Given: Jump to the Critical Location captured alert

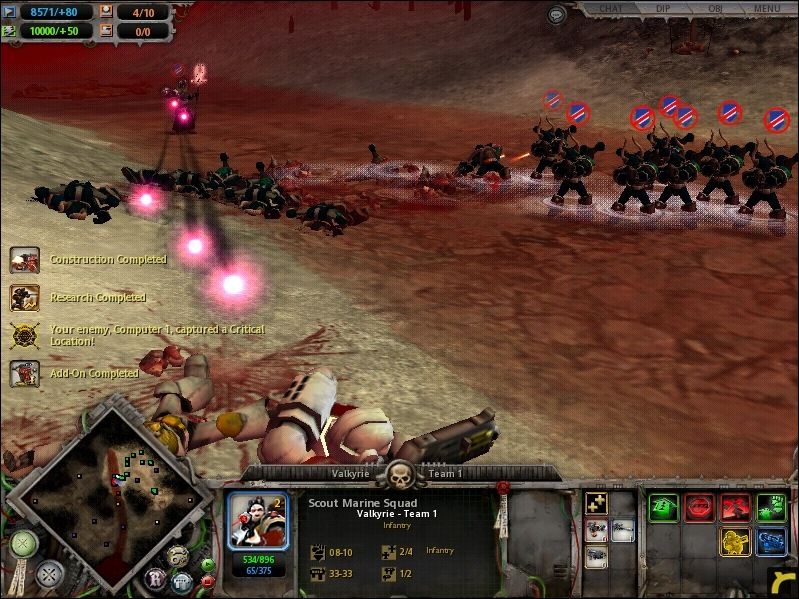Looking at the screenshot, I should (25, 335).
